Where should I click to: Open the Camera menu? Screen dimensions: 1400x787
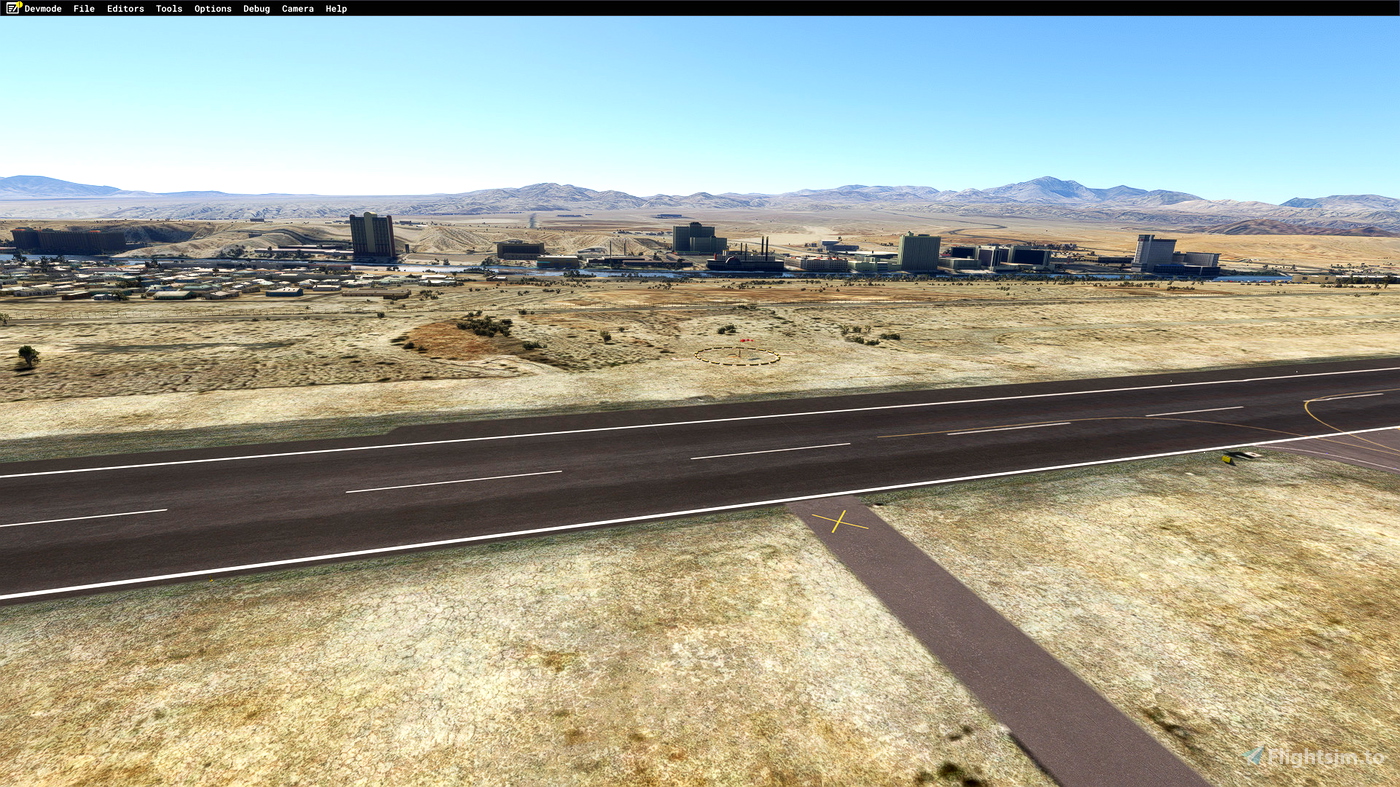(296, 8)
